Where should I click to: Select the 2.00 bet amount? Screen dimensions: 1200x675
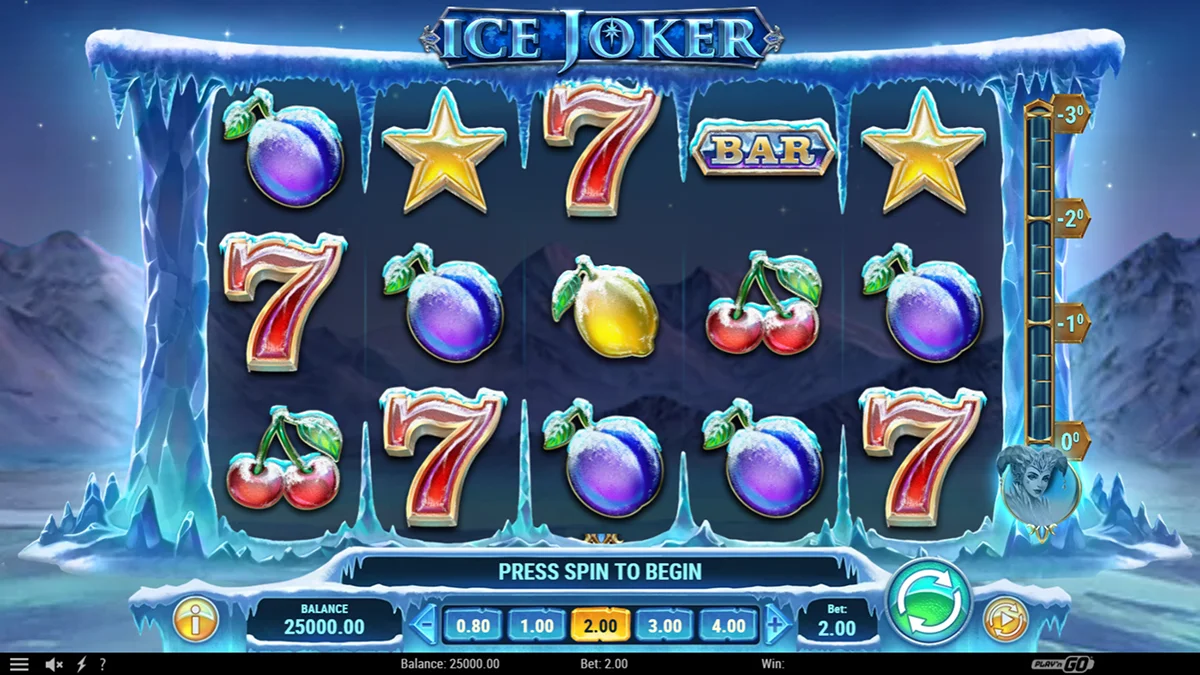600,626
